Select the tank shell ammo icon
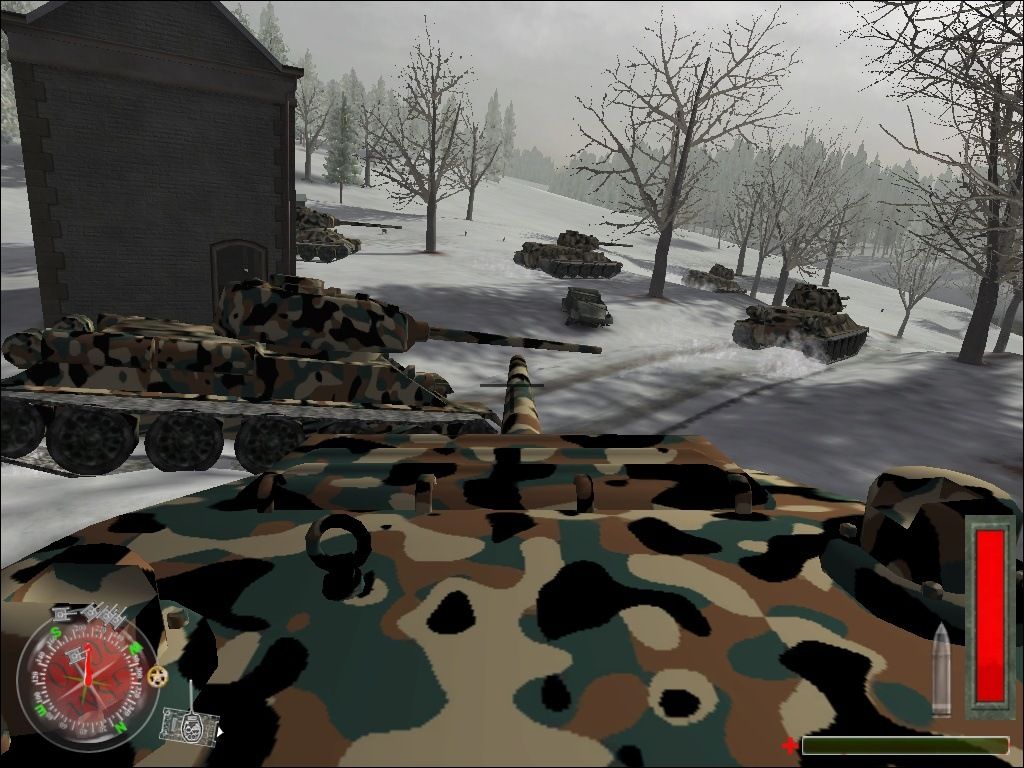The image size is (1024, 768). (x=941, y=670)
